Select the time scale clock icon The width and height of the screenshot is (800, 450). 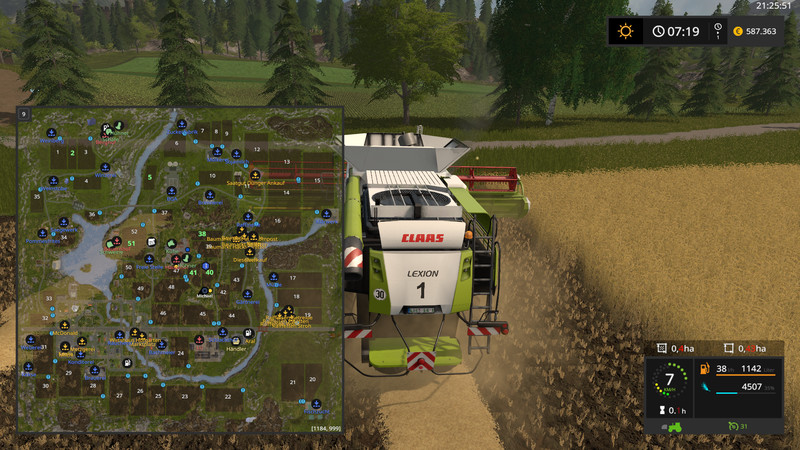[x=659, y=31]
